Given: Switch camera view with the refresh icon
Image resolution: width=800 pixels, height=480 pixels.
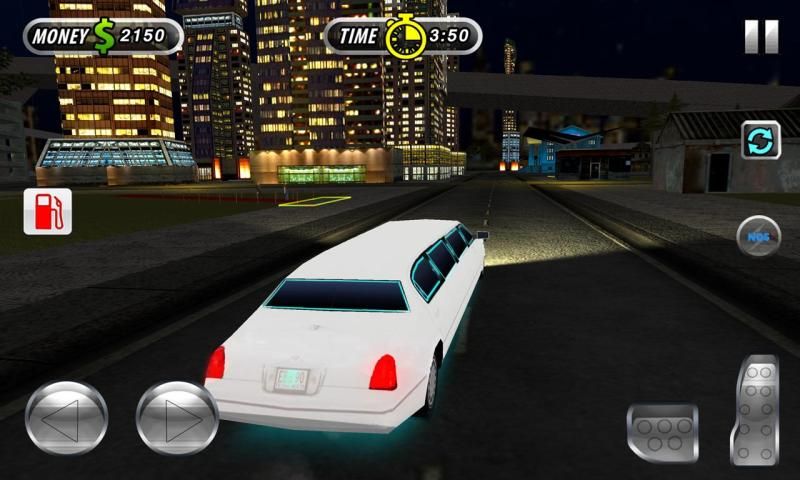Looking at the screenshot, I should tap(761, 140).
